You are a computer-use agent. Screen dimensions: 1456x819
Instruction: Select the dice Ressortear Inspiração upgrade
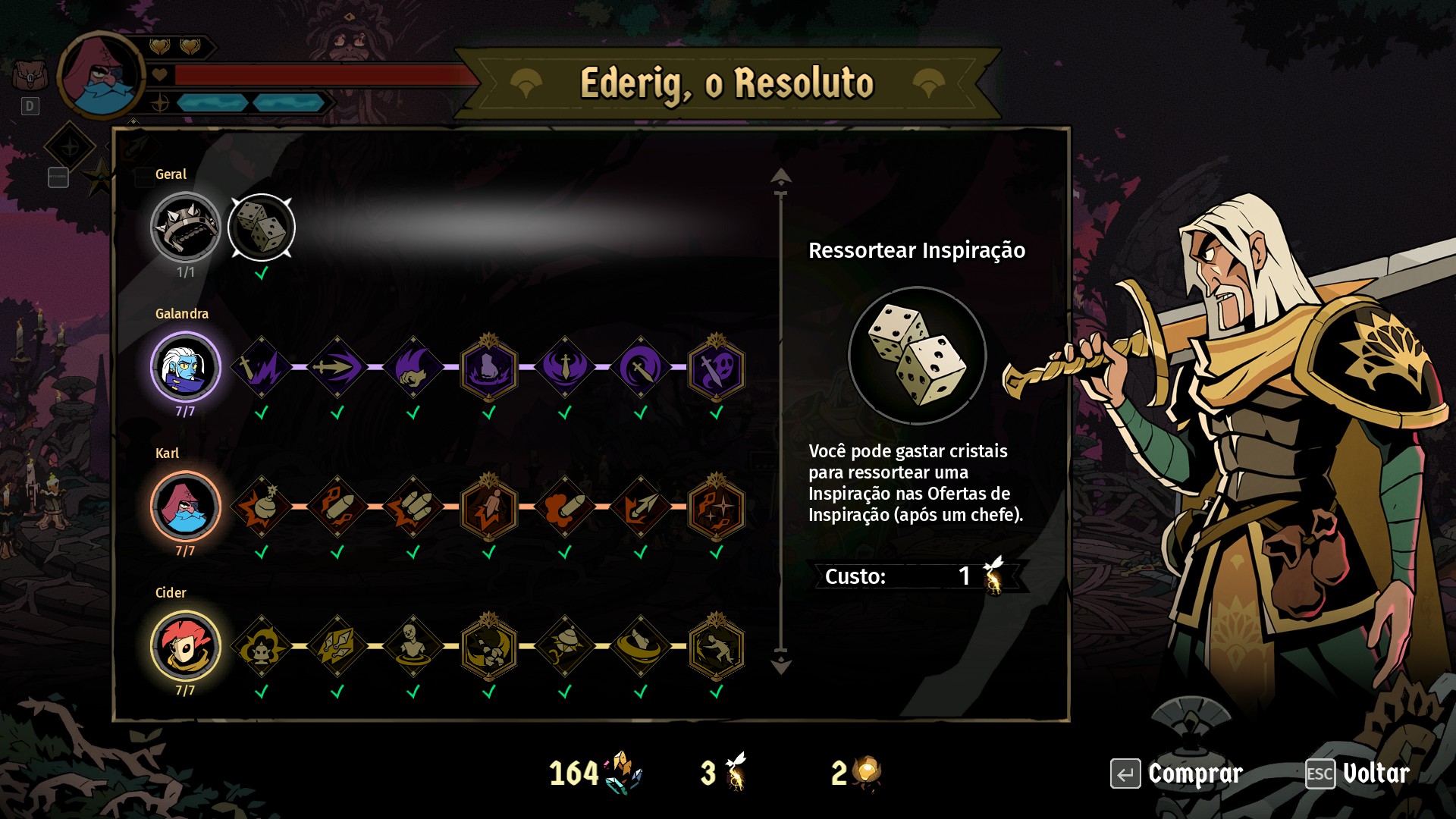(x=262, y=227)
